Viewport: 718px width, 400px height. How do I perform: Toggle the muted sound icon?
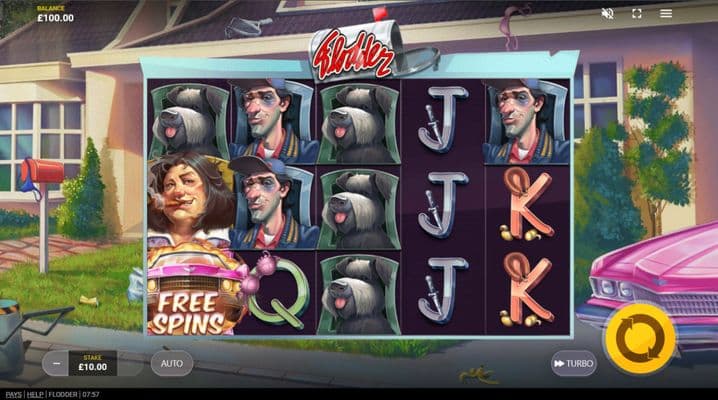(607, 14)
